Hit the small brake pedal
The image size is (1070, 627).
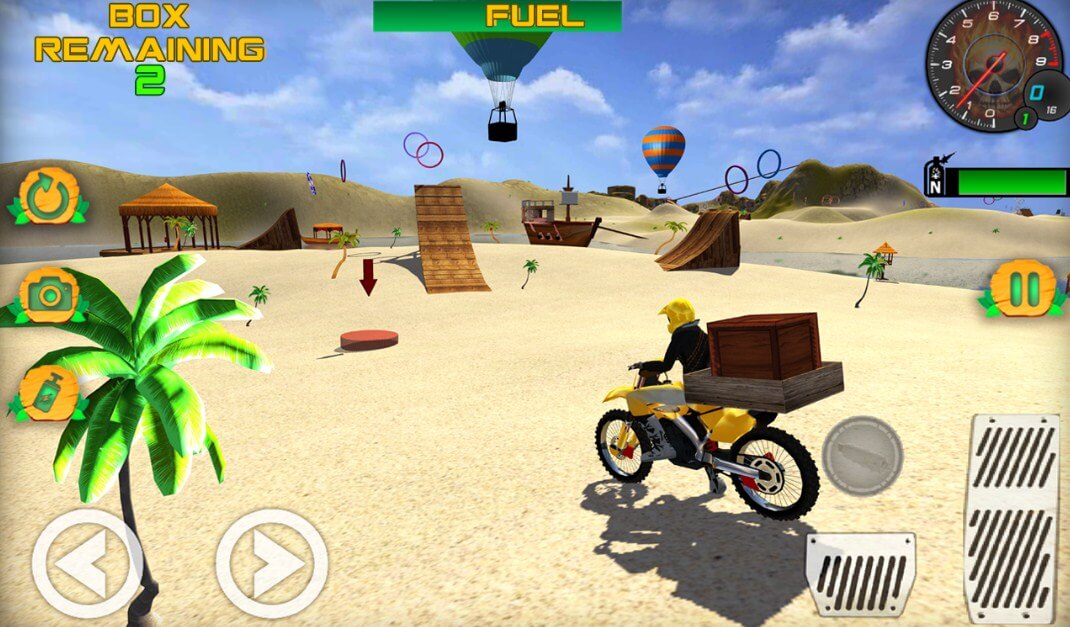click(860, 573)
